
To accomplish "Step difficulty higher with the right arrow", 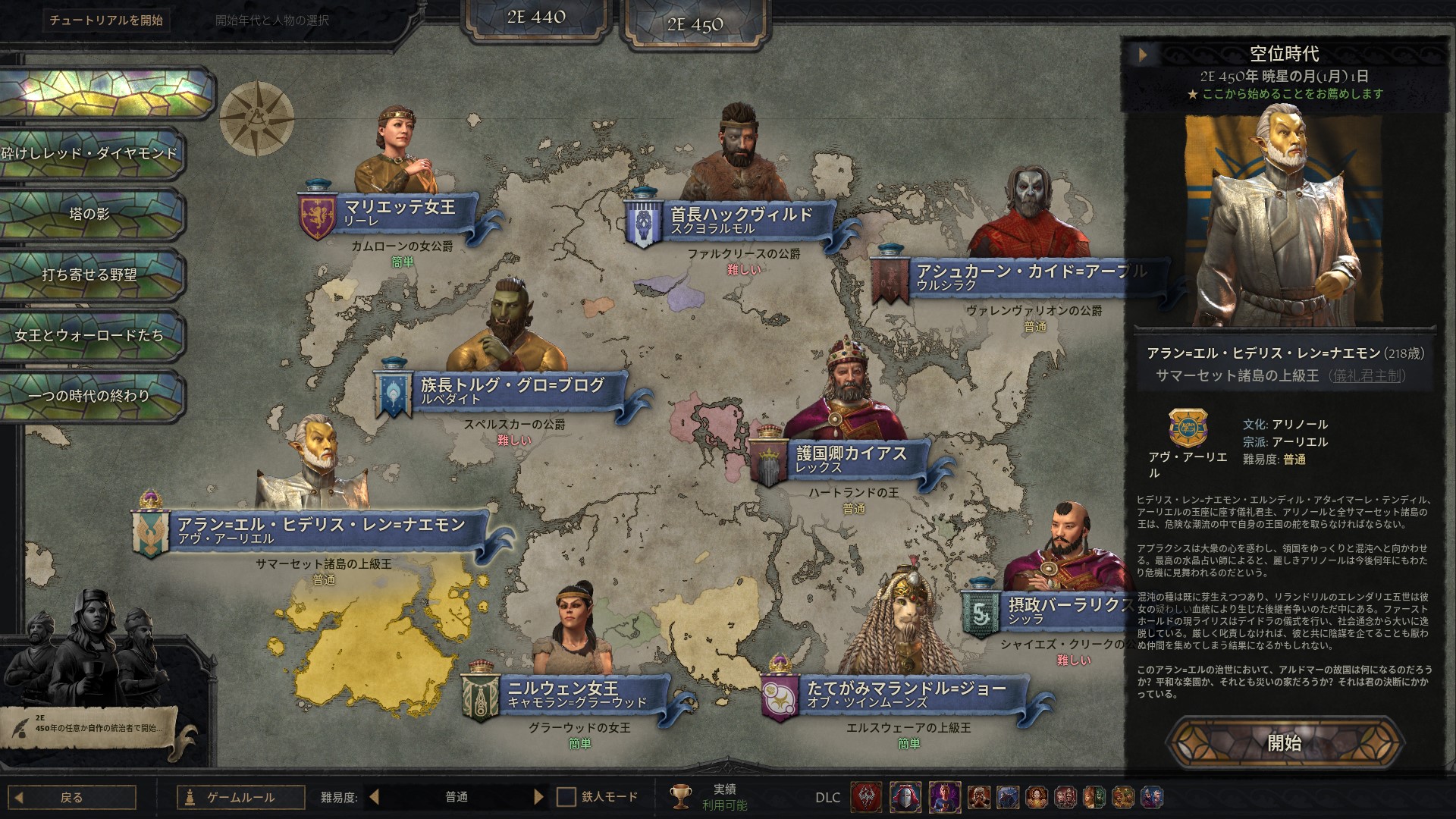I will tap(540, 797).
